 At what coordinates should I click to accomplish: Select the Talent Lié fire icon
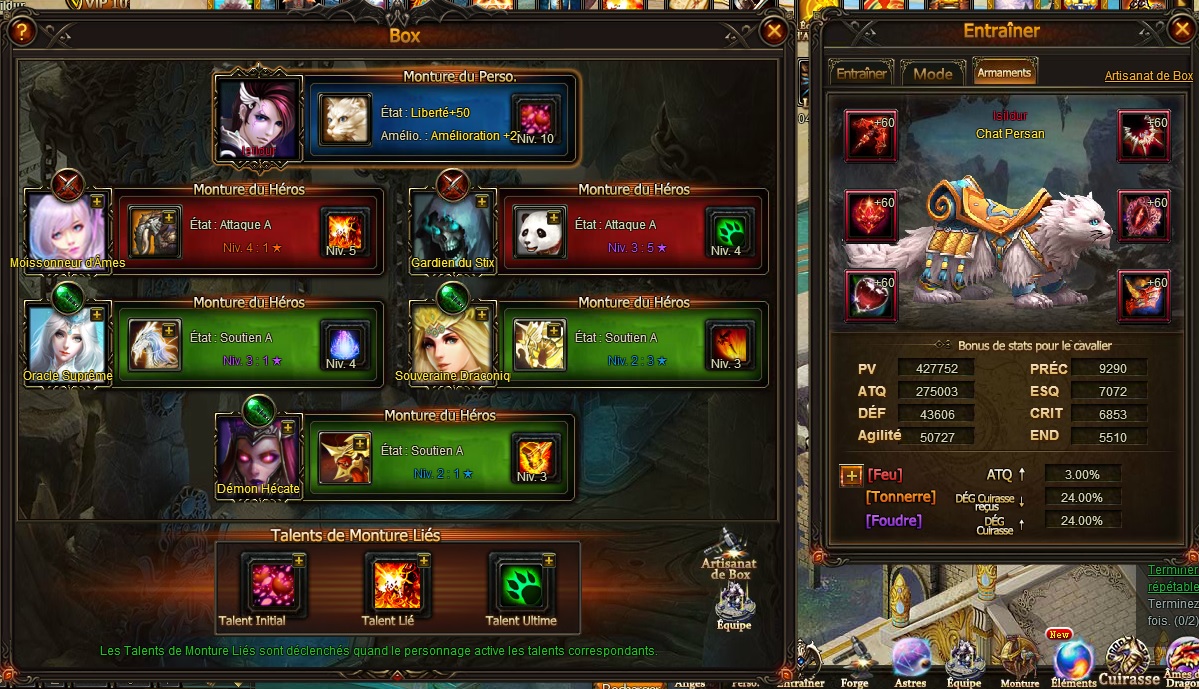click(397, 584)
